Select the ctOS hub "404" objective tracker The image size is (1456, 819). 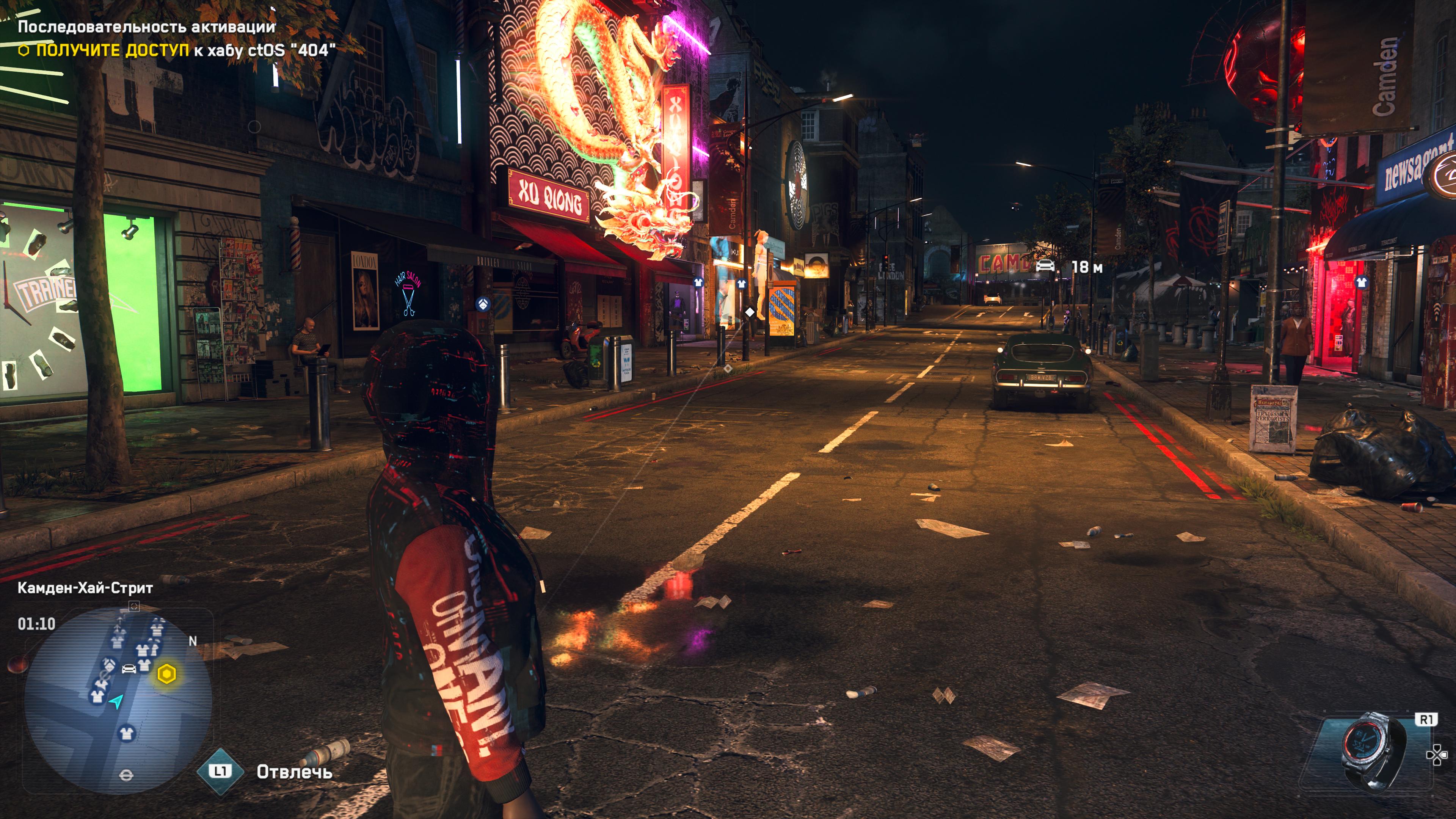176,50
